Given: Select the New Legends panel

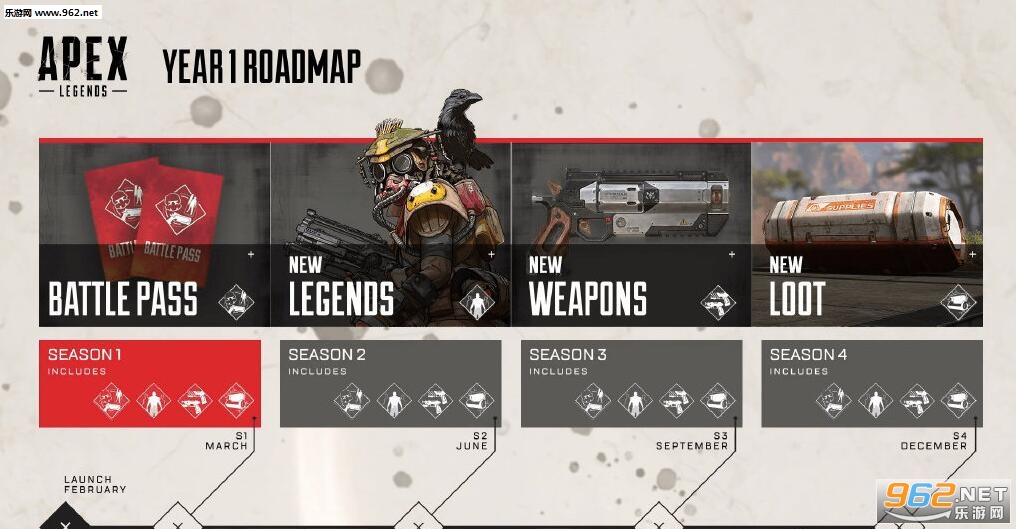Looking at the screenshot, I should click(x=390, y=235).
